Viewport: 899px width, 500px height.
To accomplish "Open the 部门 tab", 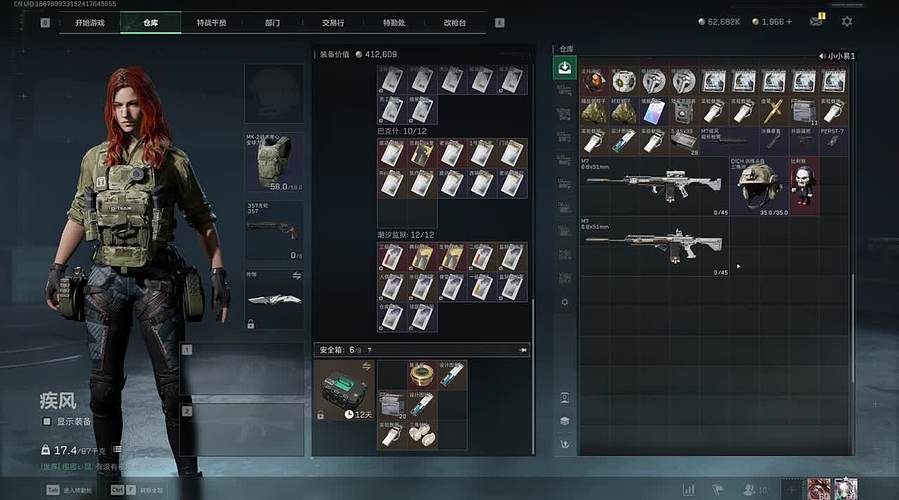I will [x=272, y=22].
